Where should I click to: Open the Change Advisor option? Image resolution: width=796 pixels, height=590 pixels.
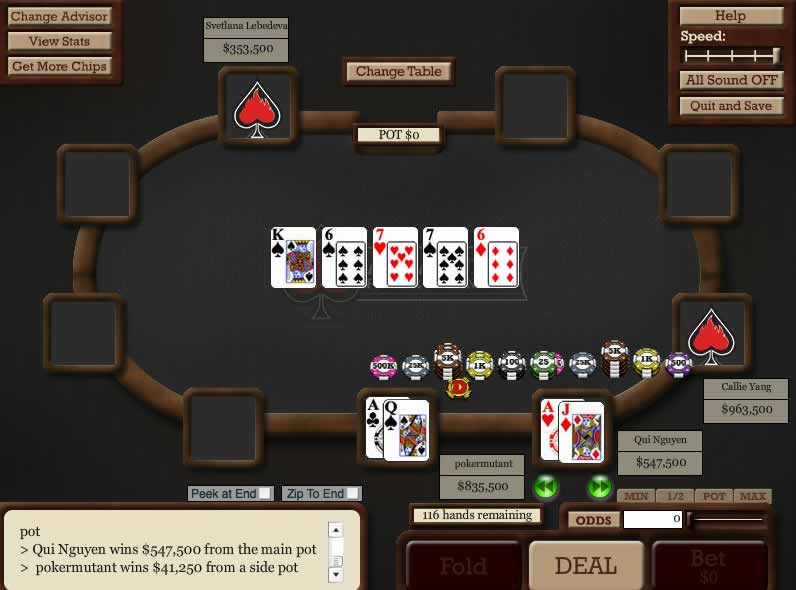click(59, 16)
